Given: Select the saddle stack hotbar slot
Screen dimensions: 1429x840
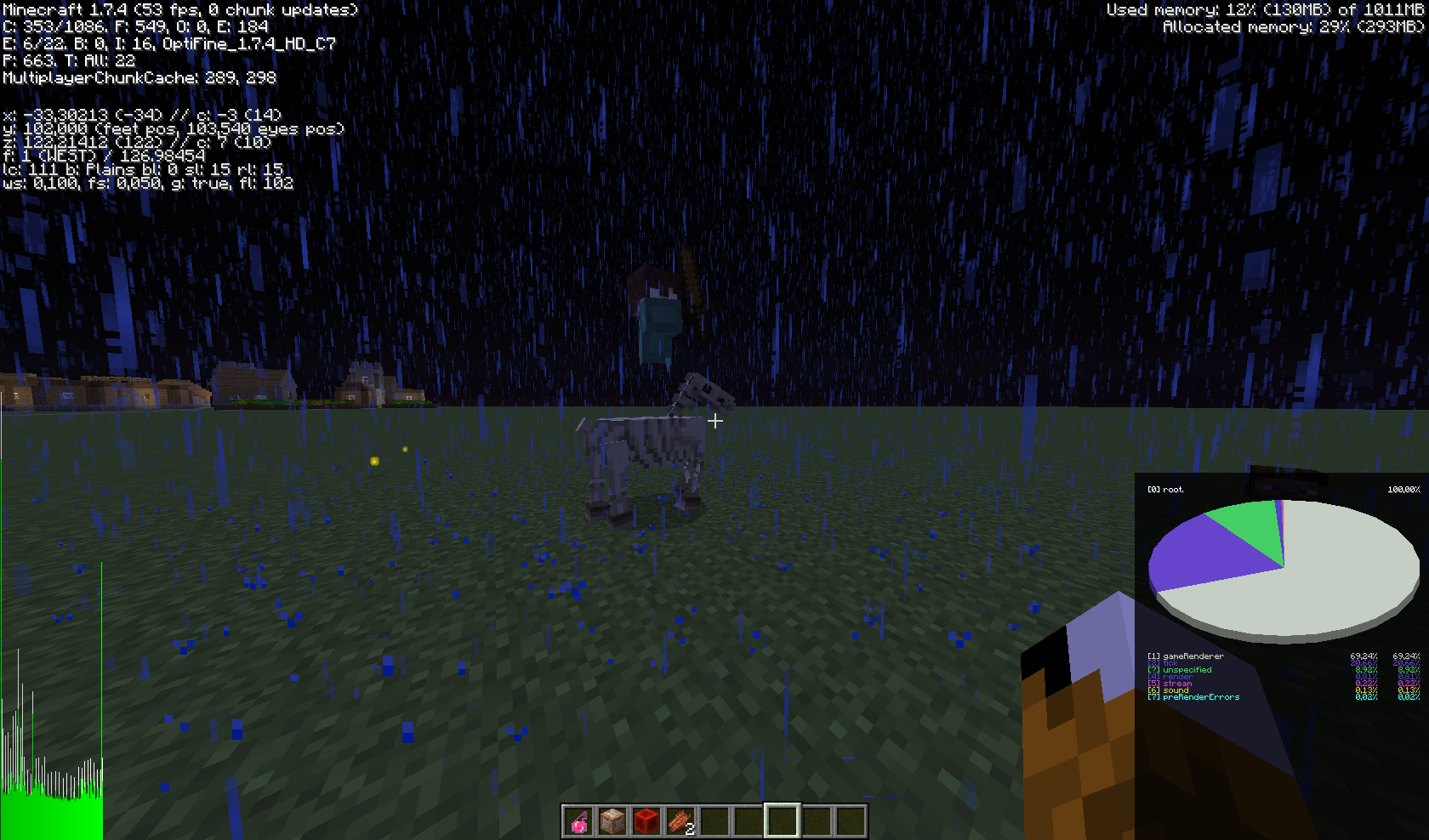Looking at the screenshot, I should [x=680, y=821].
